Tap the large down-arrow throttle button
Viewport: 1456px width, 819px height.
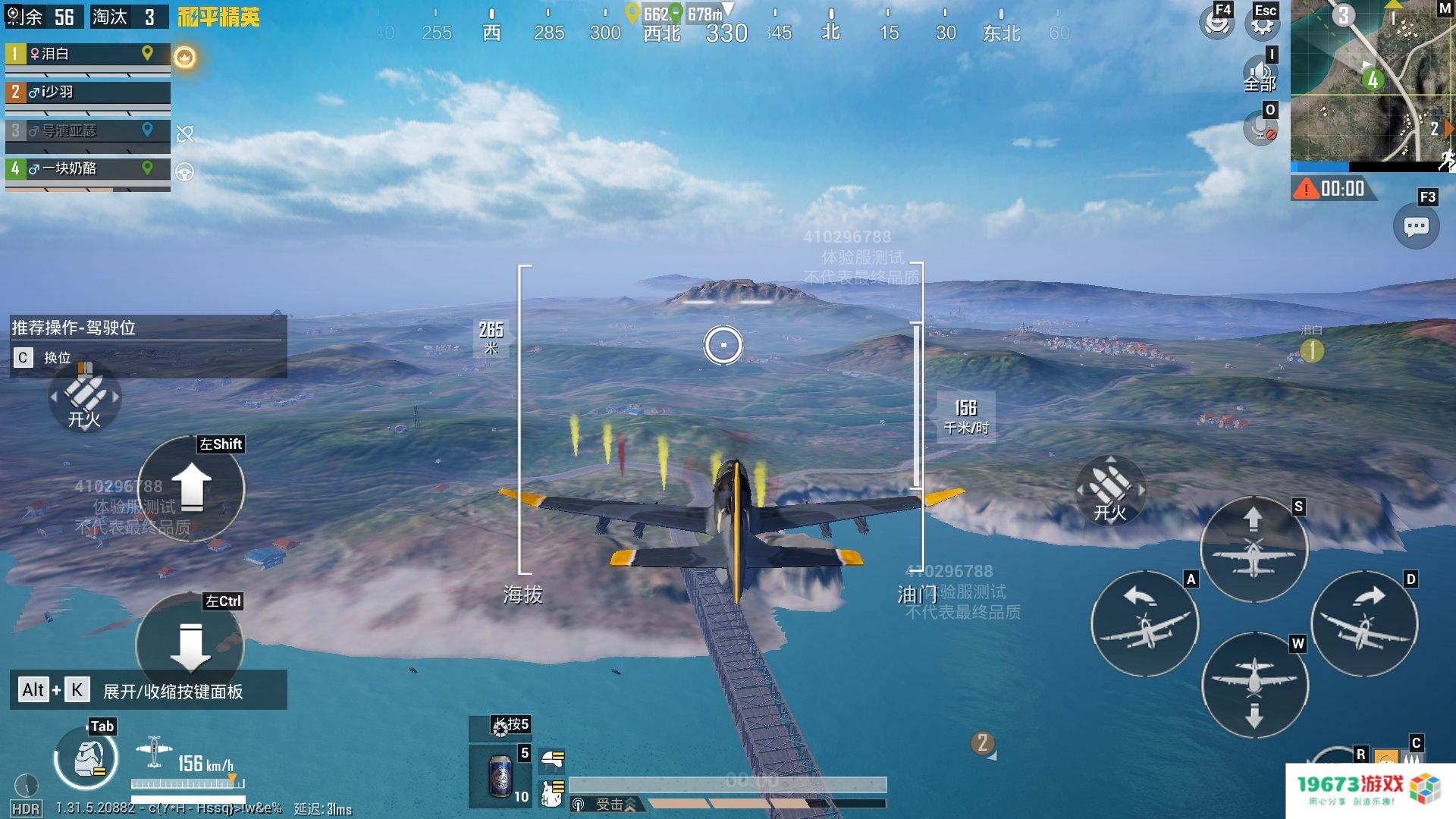[190, 646]
